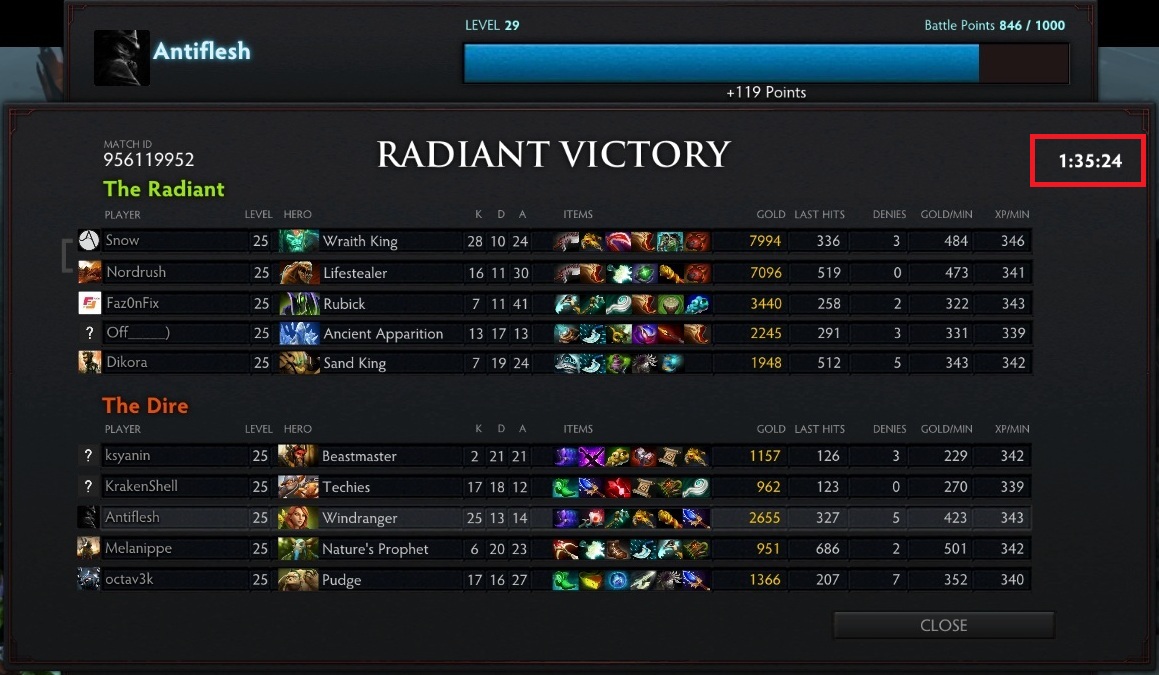Open Antiflesh's profile avatar in the header

coord(122,57)
